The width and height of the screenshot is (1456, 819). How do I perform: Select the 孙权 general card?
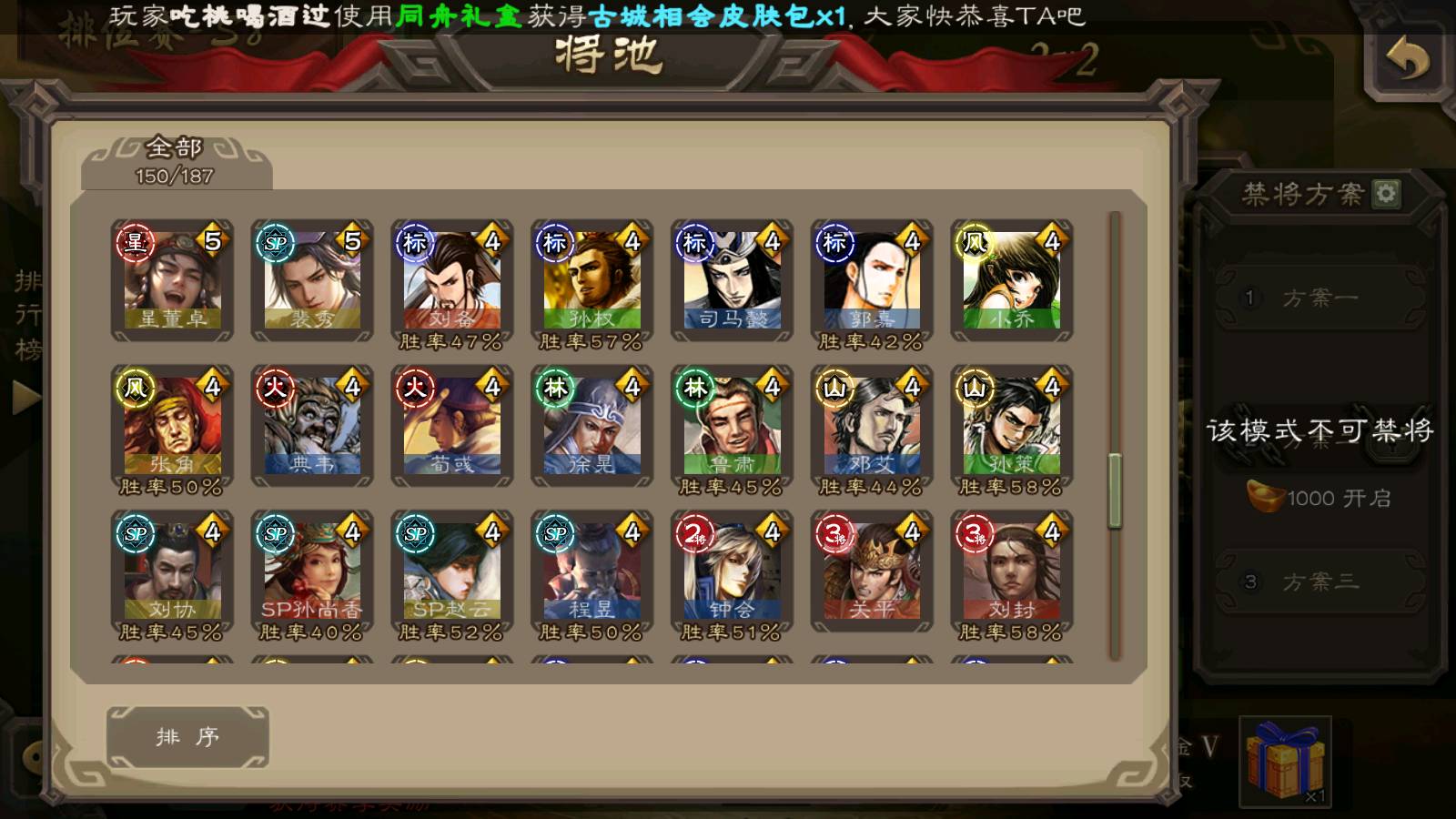coord(592,280)
